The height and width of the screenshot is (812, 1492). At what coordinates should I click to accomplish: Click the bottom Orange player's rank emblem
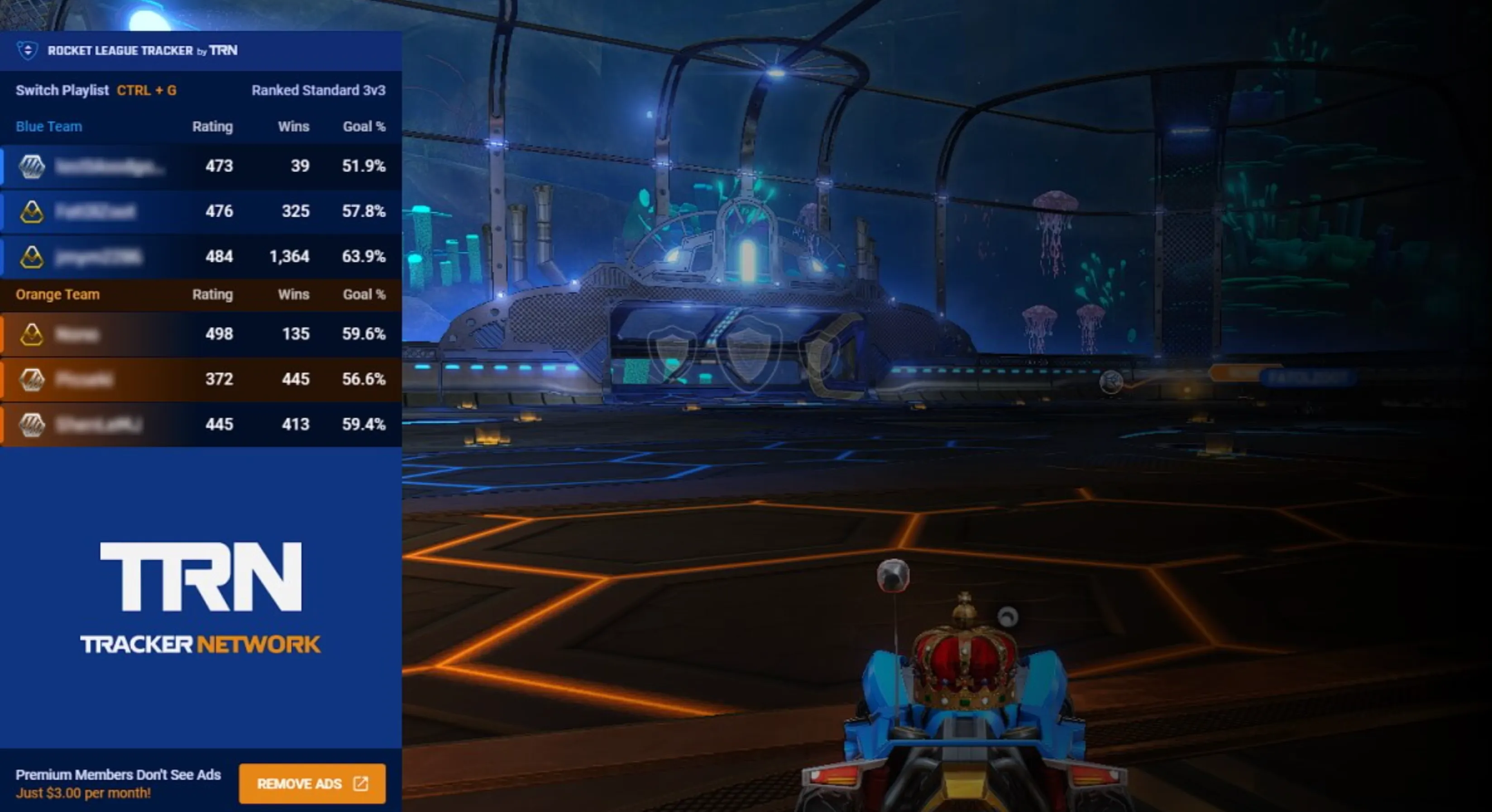[33, 424]
